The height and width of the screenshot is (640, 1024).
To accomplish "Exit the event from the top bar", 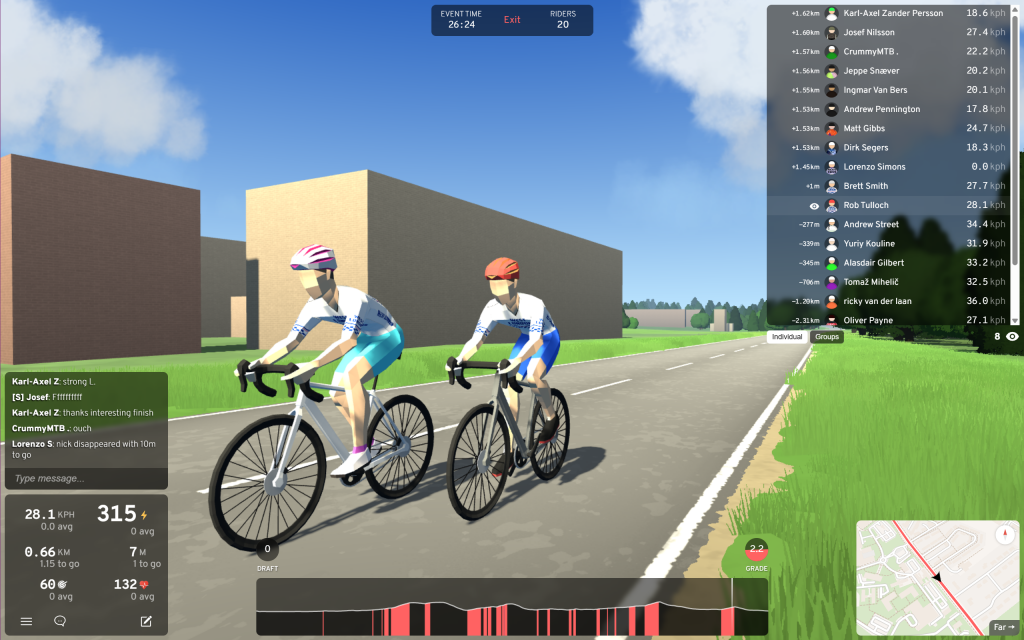I will (512, 20).
